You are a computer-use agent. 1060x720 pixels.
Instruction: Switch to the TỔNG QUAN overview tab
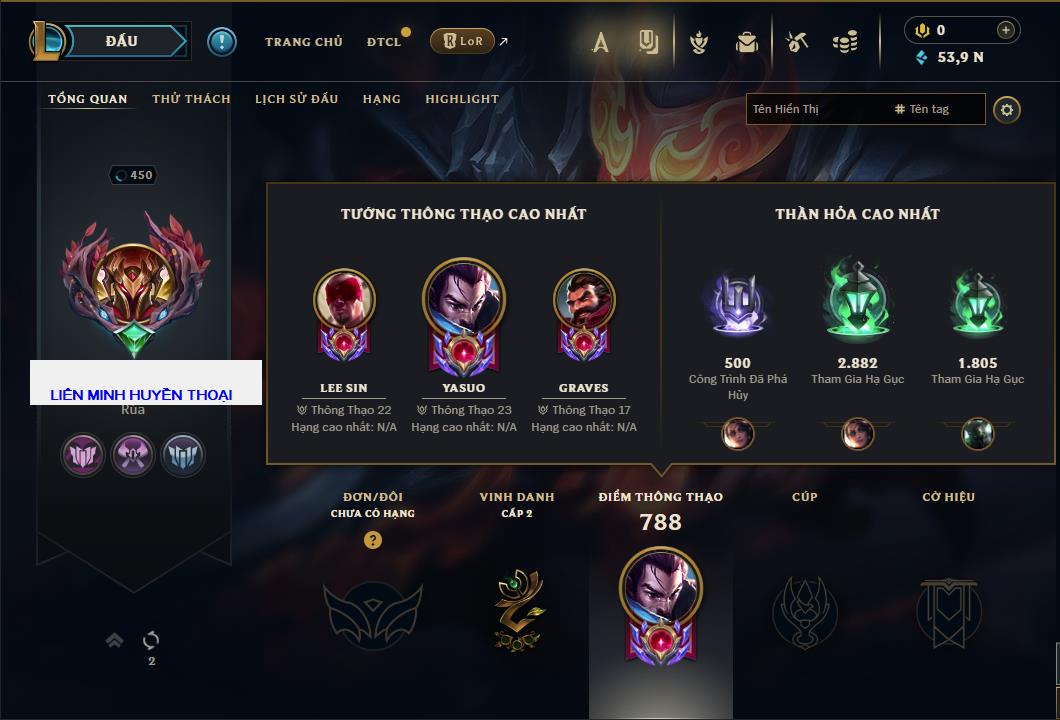pos(88,99)
